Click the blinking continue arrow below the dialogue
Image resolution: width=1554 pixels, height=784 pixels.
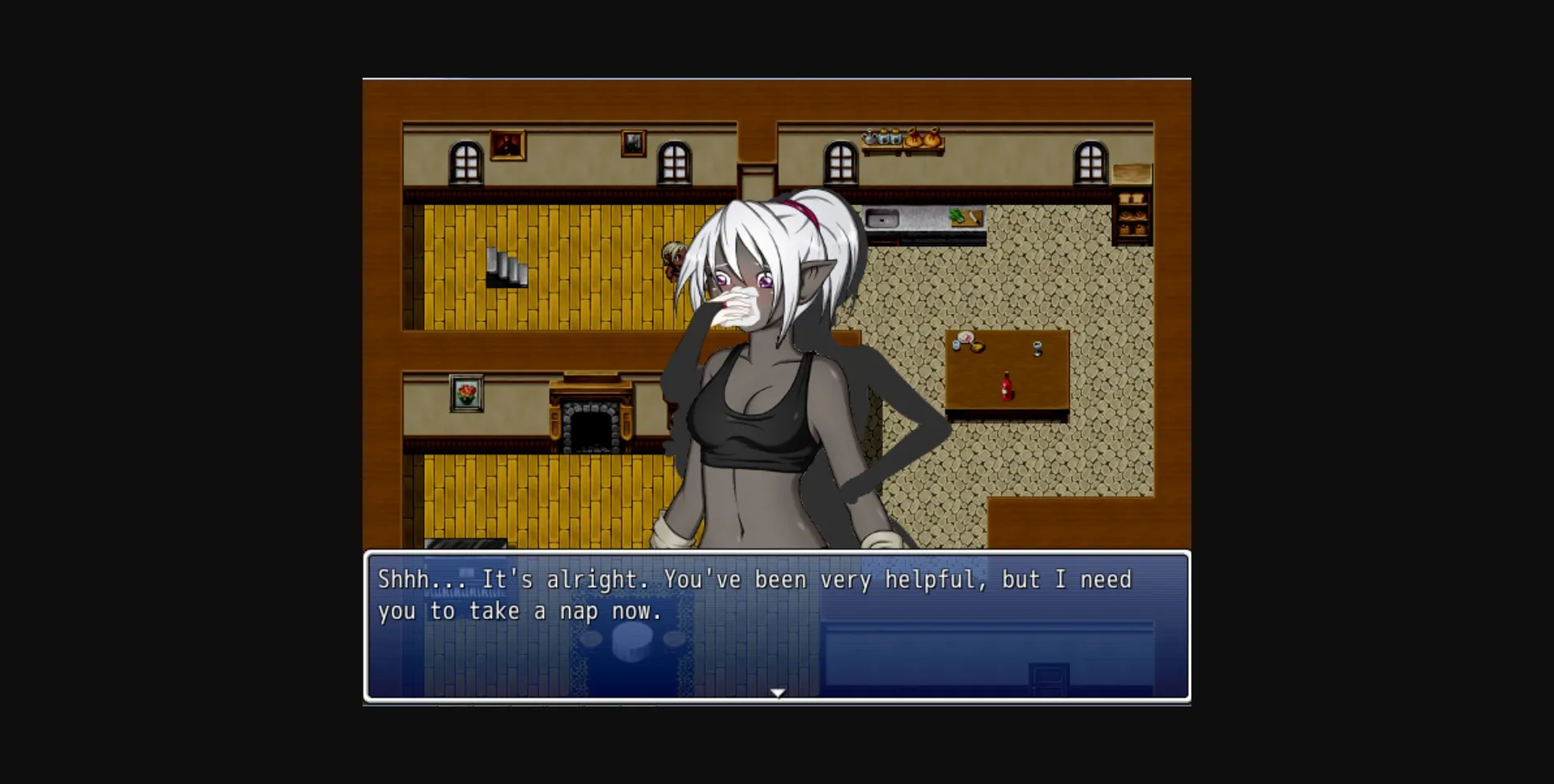click(x=777, y=692)
